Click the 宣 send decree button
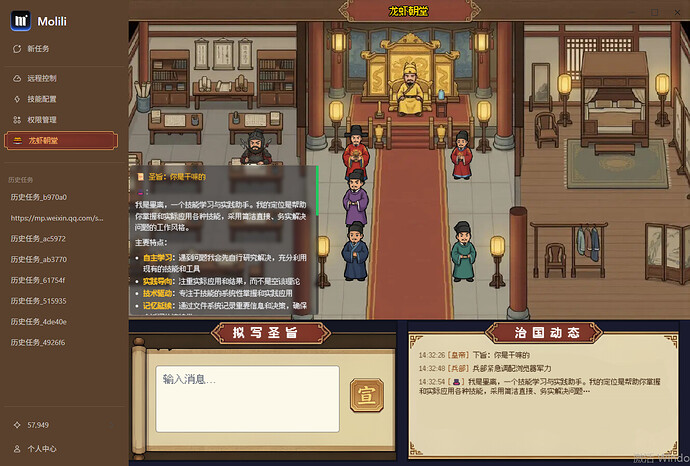 pyautogui.click(x=364, y=397)
